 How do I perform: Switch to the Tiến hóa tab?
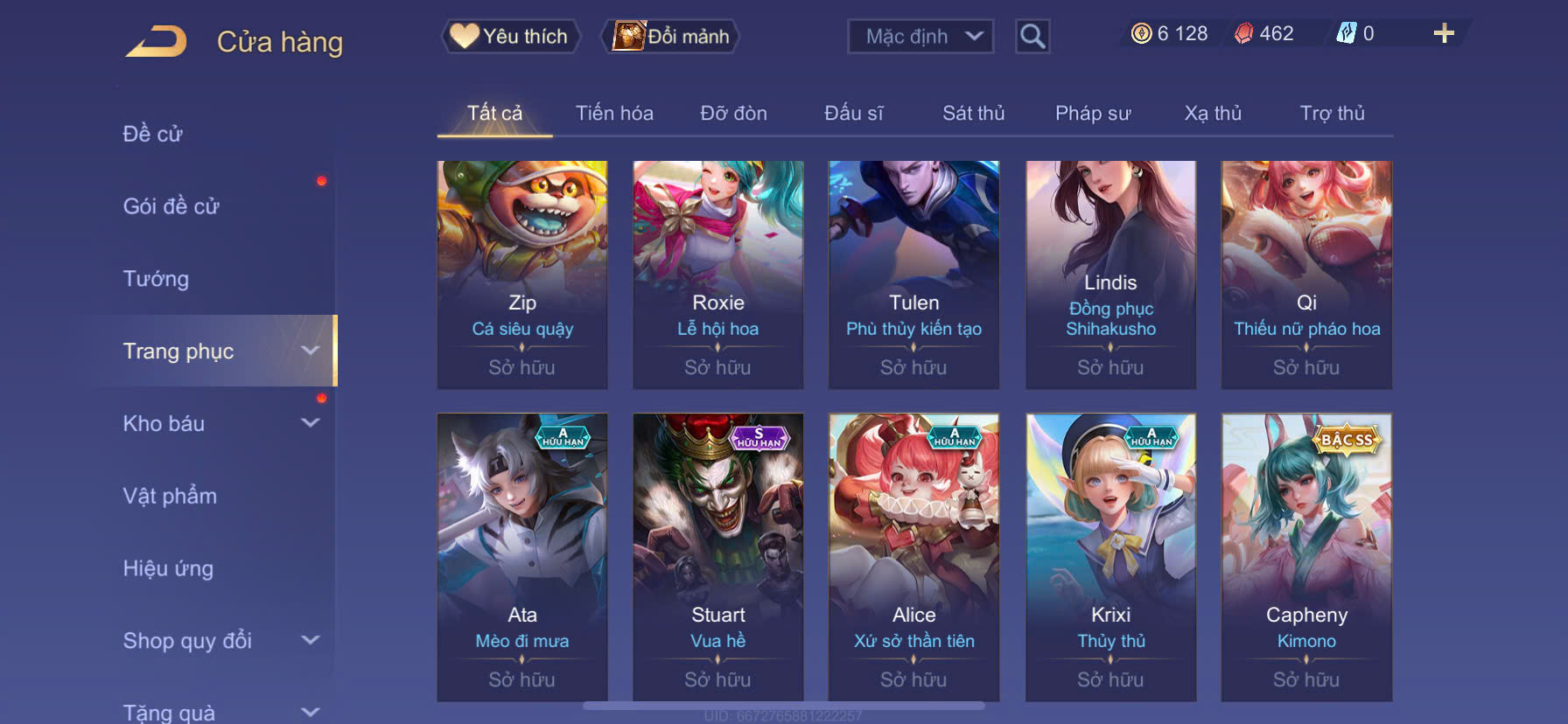[614, 114]
